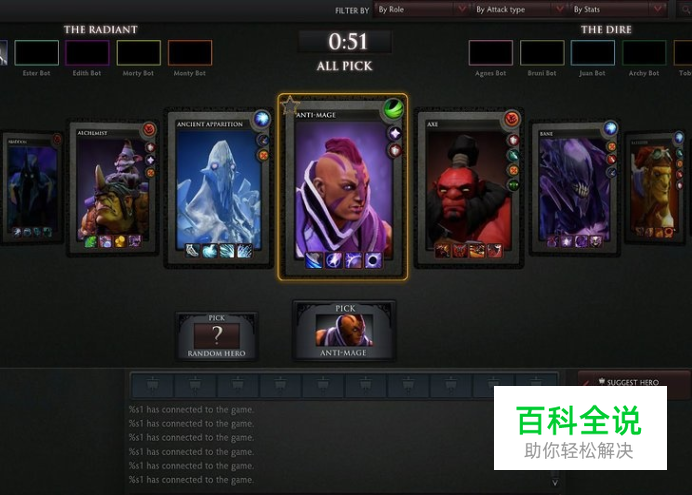
Task: Confirm the Anti-Mage pick button
Action: point(343,331)
